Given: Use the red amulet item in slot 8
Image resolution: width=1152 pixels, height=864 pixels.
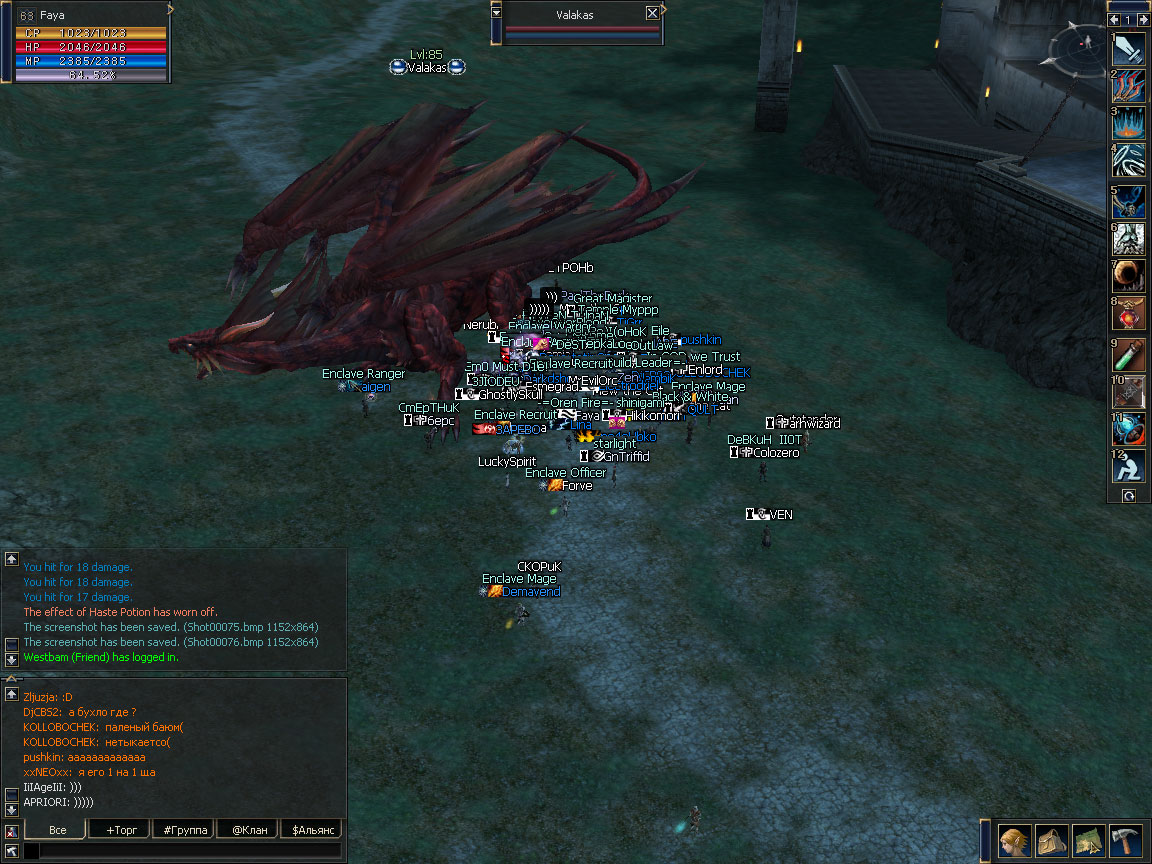Looking at the screenshot, I should click(x=1130, y=313).
